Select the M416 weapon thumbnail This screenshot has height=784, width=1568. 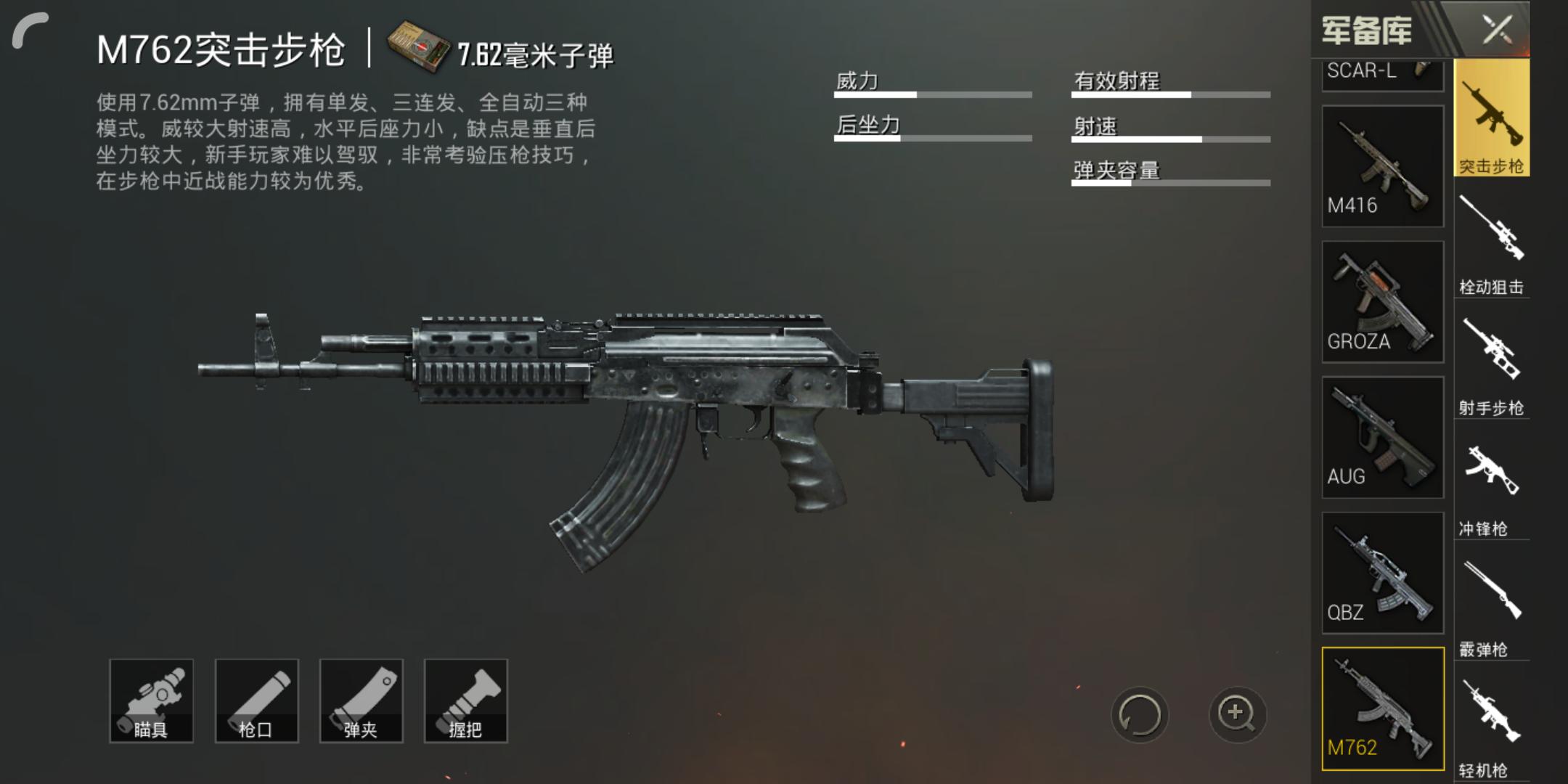(1381, 167)
